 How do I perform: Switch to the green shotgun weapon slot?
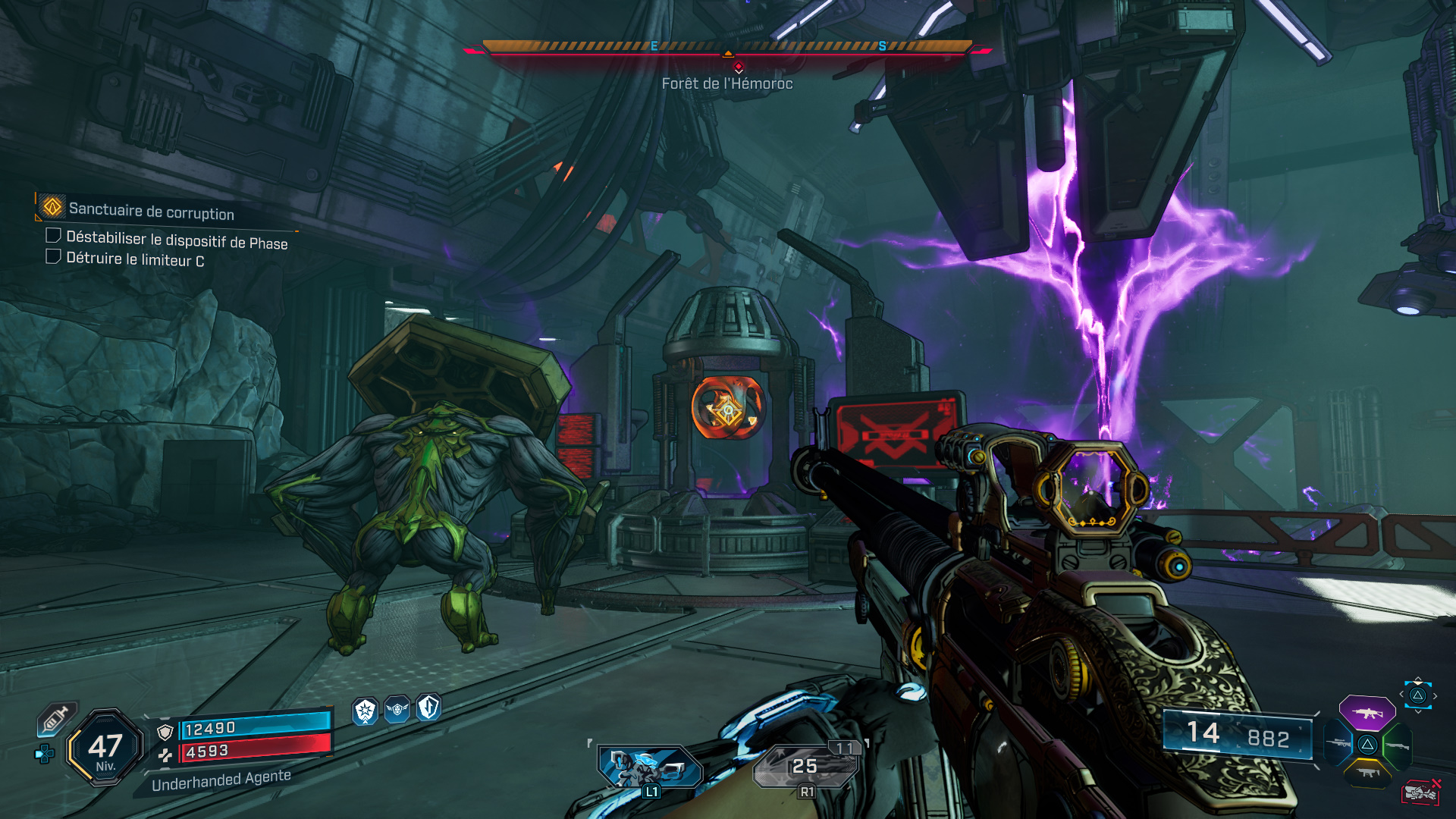tap(1396, 746)
